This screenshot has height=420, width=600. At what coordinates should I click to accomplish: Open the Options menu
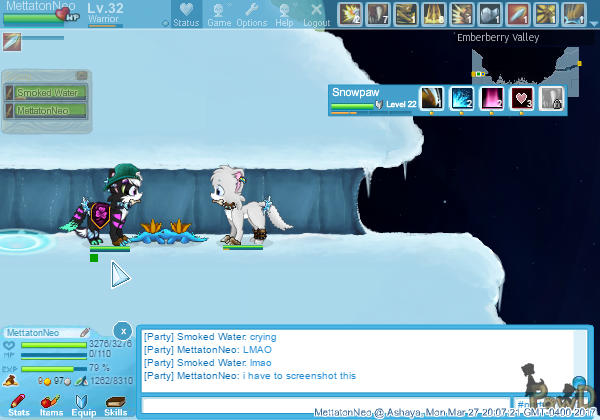(251, 14)
